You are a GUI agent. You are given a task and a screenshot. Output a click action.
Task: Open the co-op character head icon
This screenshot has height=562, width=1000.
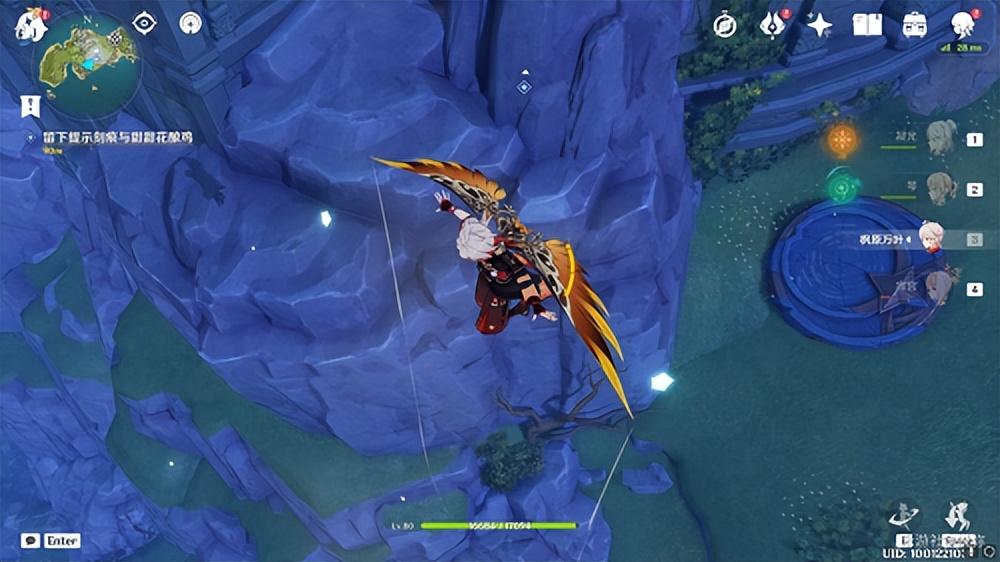pyautogui.click(x=963, y=25)
